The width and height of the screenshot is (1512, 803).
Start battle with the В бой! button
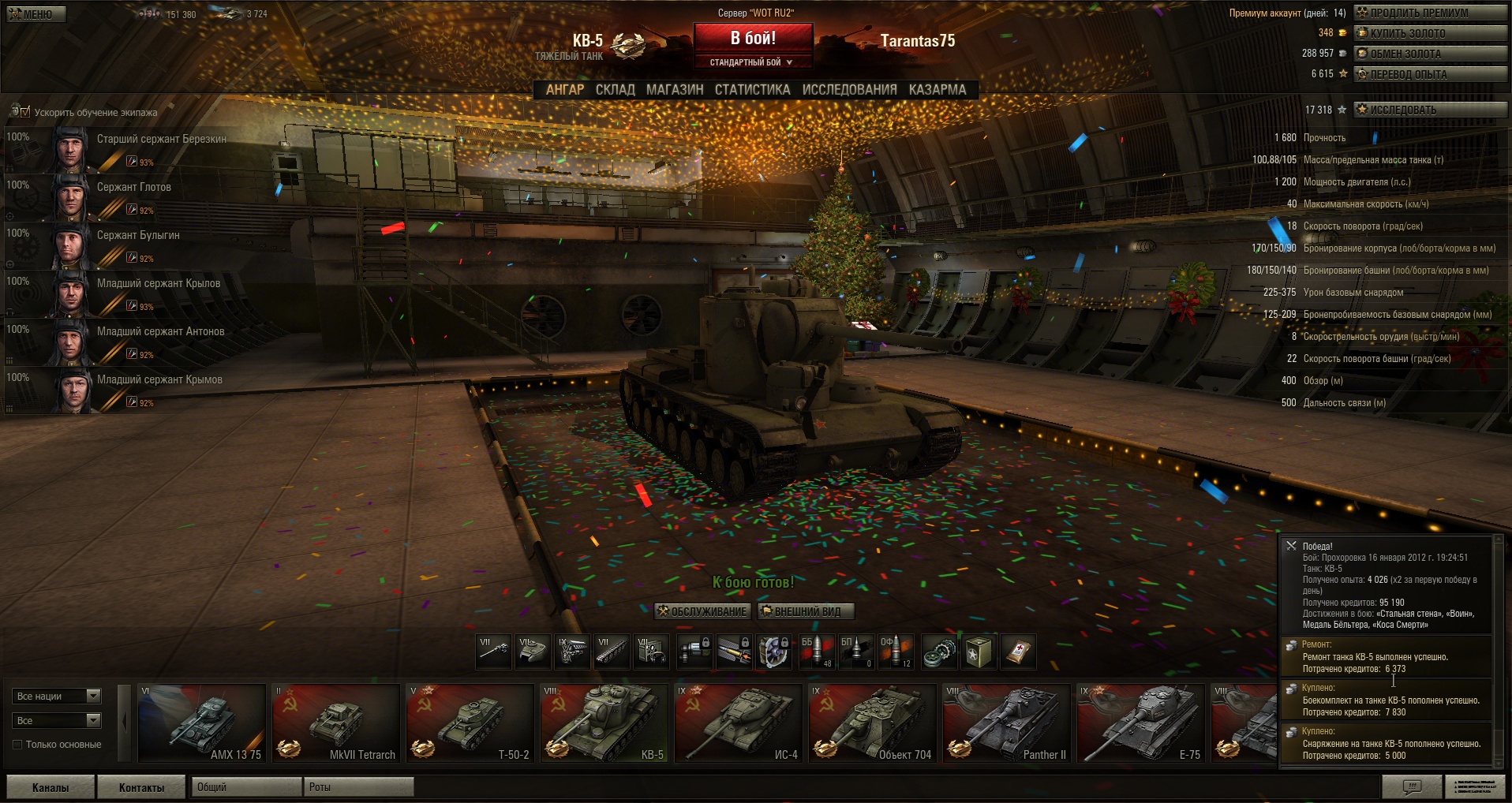[753, 39]
